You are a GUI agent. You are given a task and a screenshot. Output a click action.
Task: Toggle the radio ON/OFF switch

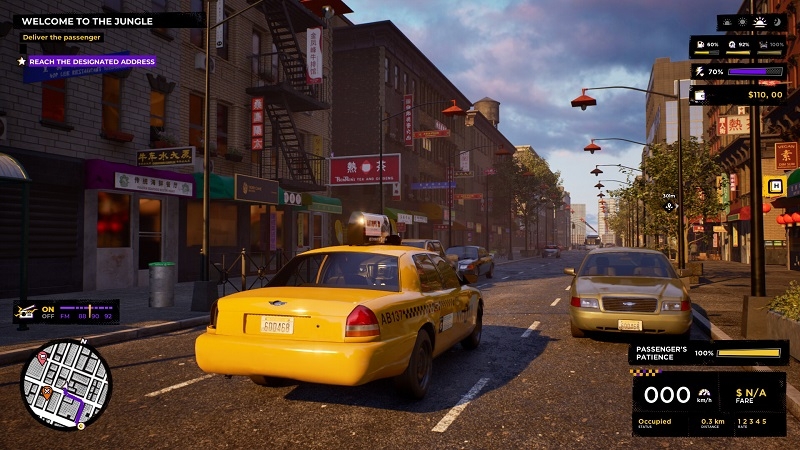click(x=46, y=312)
